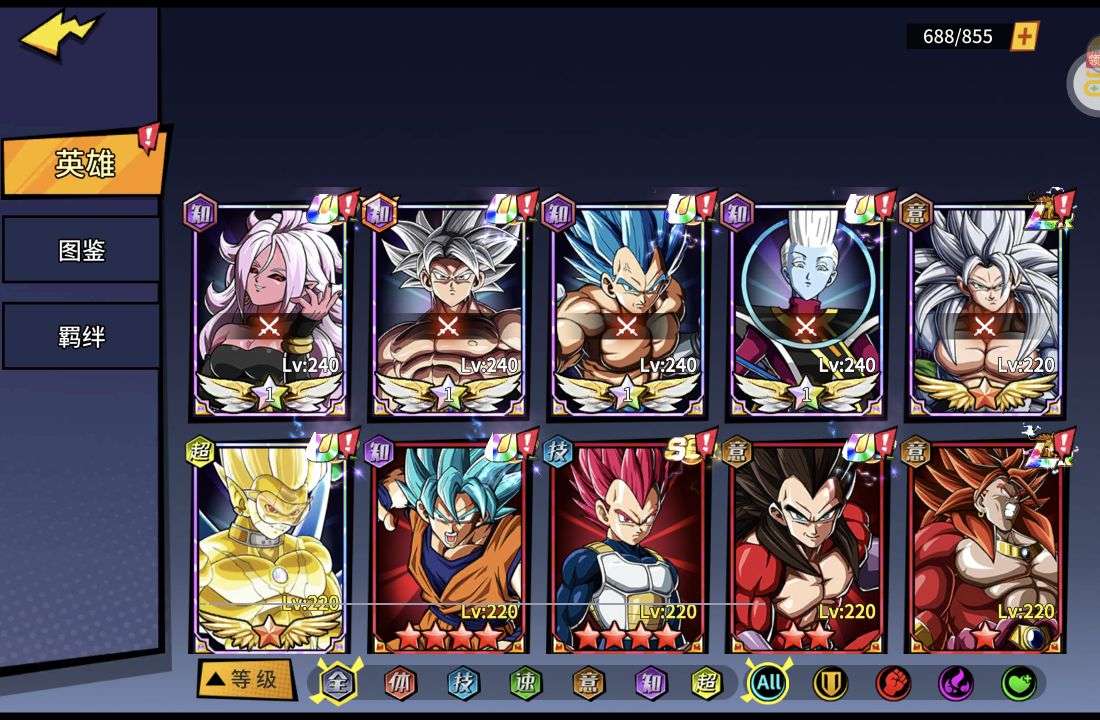1100x720 pixels.
Task: Toggle the 等级 level sort button
Action: [244, 680]
